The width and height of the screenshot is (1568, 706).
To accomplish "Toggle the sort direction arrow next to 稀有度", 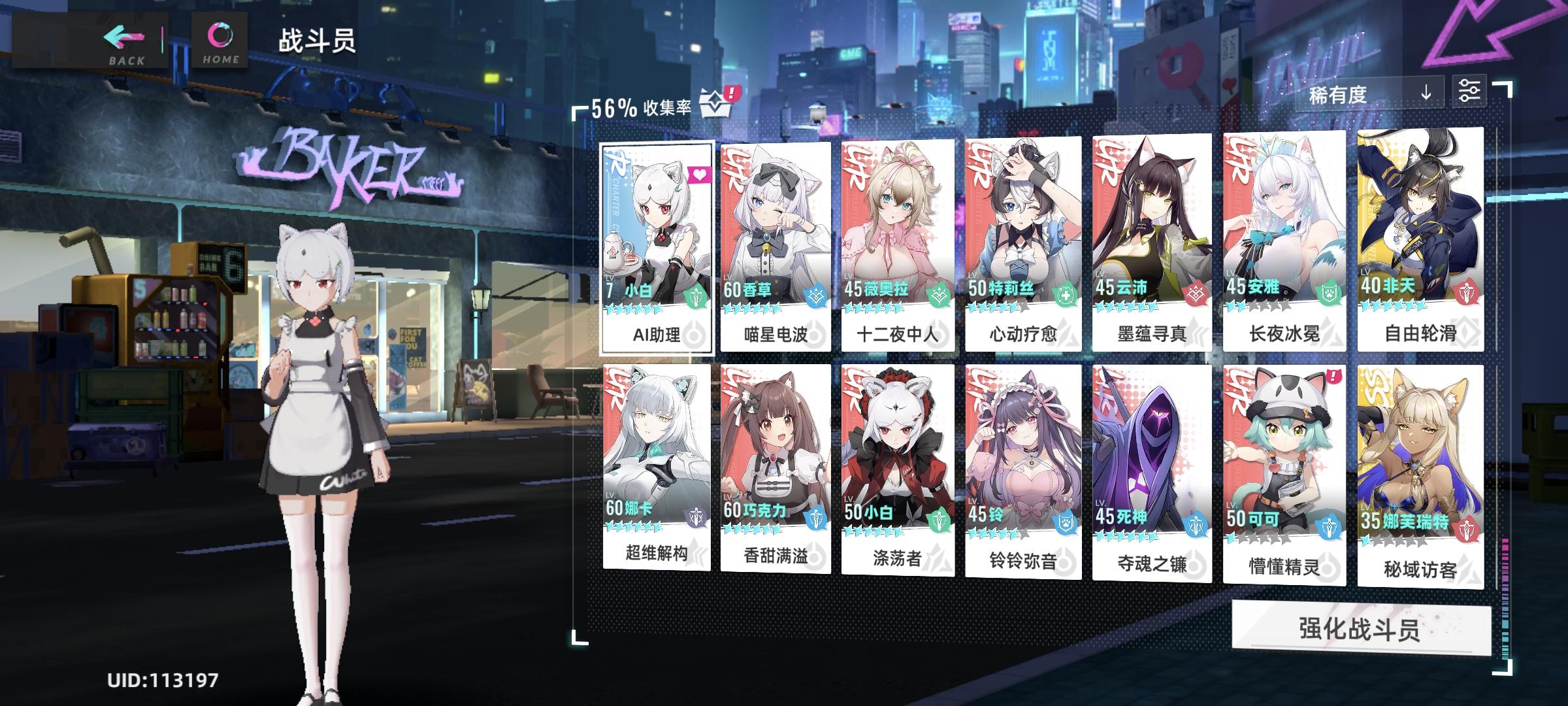I will pos(1426,93).
